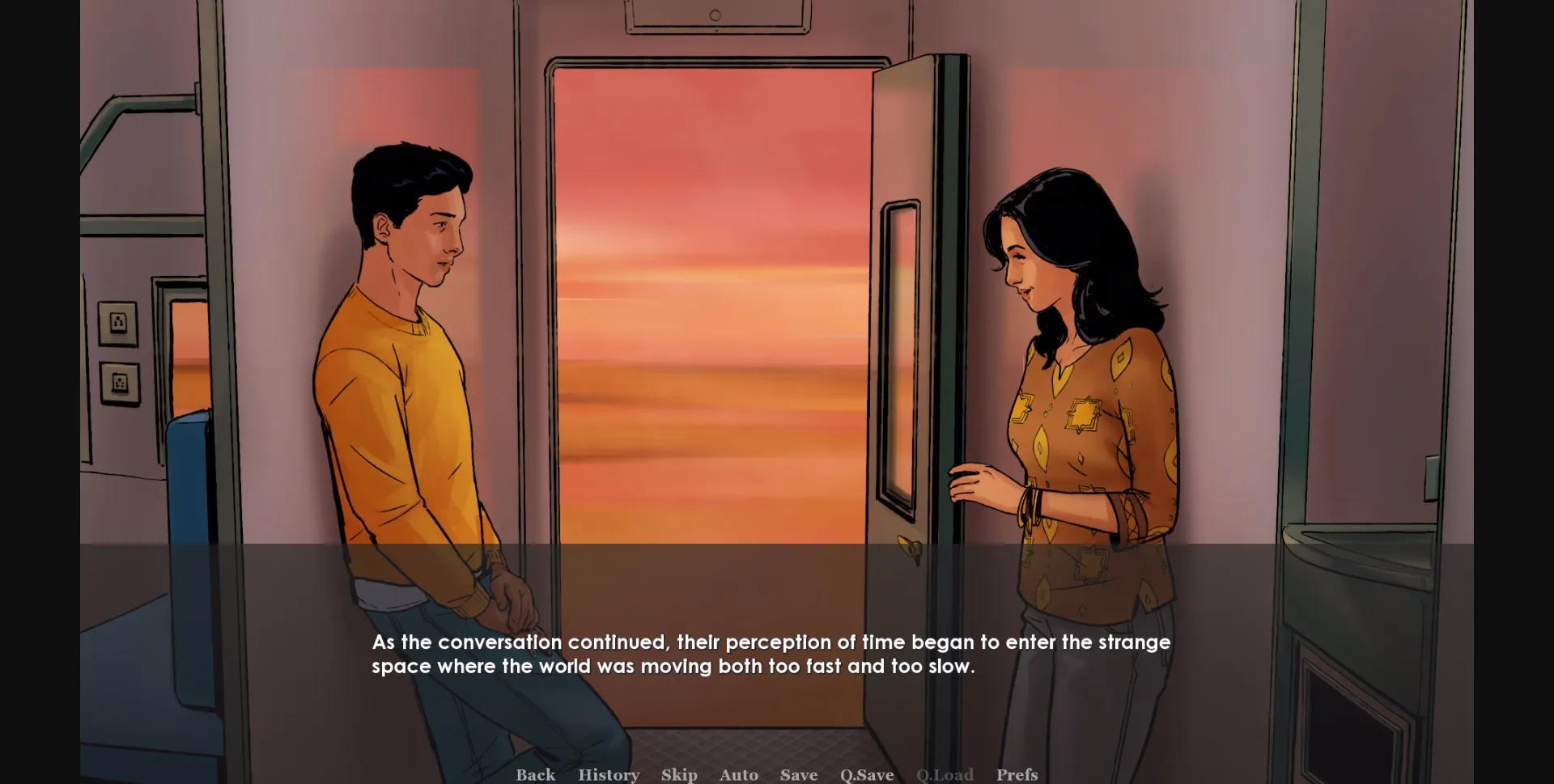The width and height of the screenshot is (1554, 784).
Task: Click the grayed-out Q.Load option
Action: (x=944, y=774)
